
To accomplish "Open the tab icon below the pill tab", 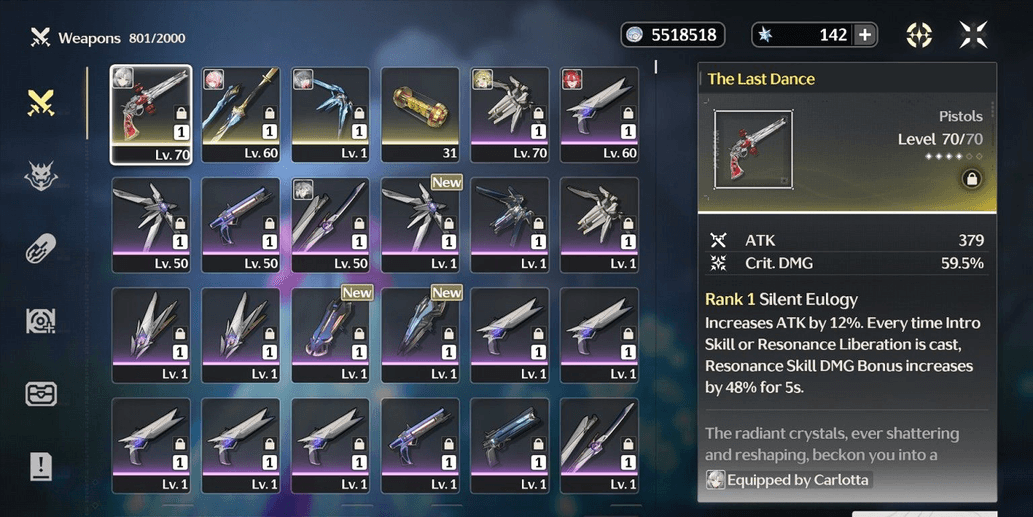I will coord(41,321).
